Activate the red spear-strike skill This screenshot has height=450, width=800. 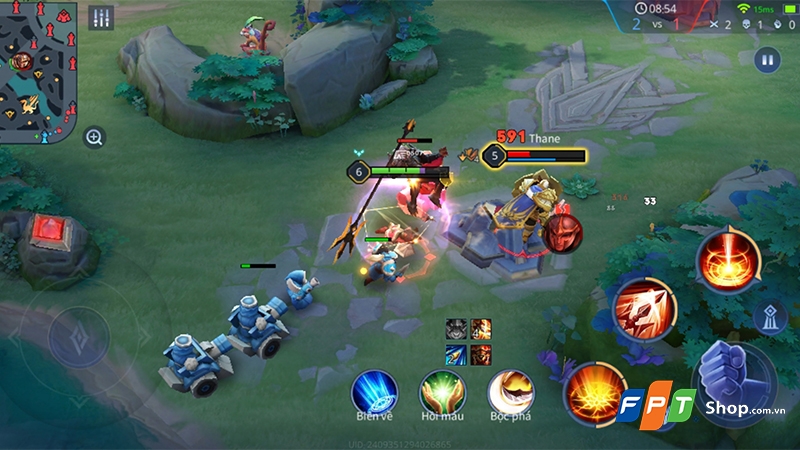pyautogui.click(x=643, y=306)
